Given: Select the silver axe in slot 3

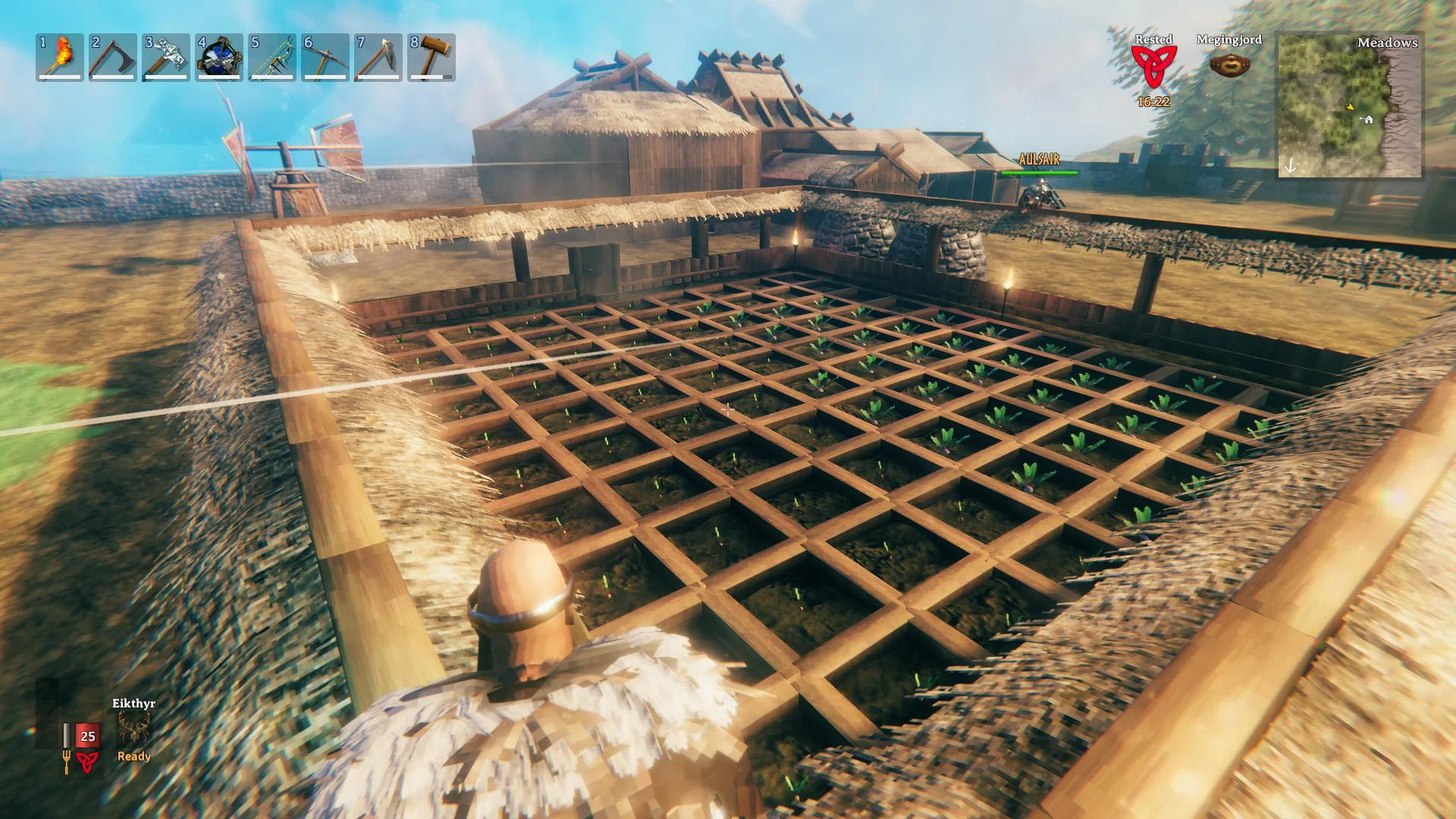Looking at the screenshot, I should 165,59.
